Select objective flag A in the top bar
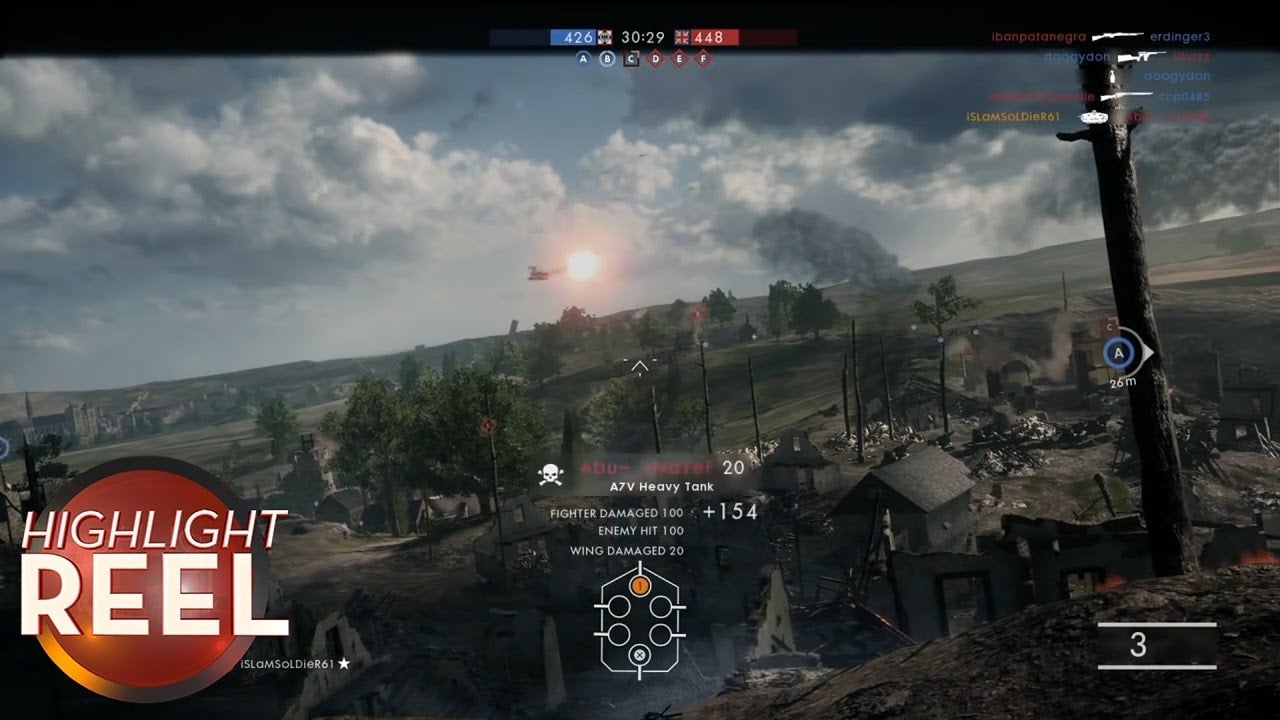The height and width of the screenshot is (720, 1280). click(x=584, y=58)
